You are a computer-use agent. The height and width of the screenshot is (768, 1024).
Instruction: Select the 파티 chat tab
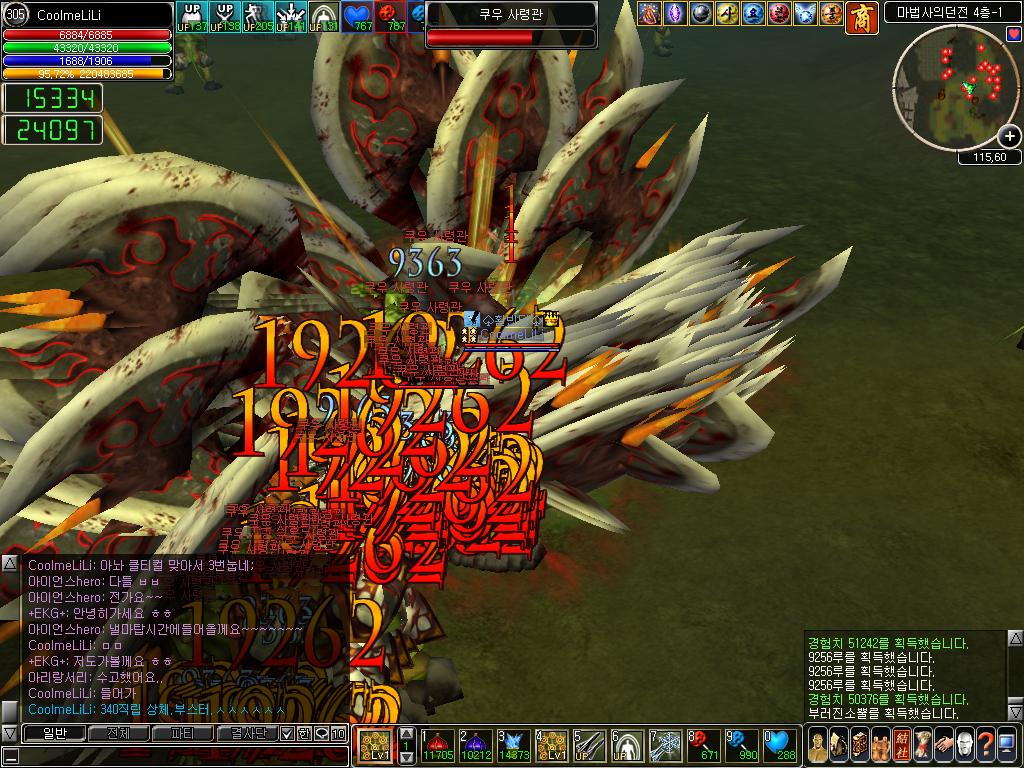183,733
